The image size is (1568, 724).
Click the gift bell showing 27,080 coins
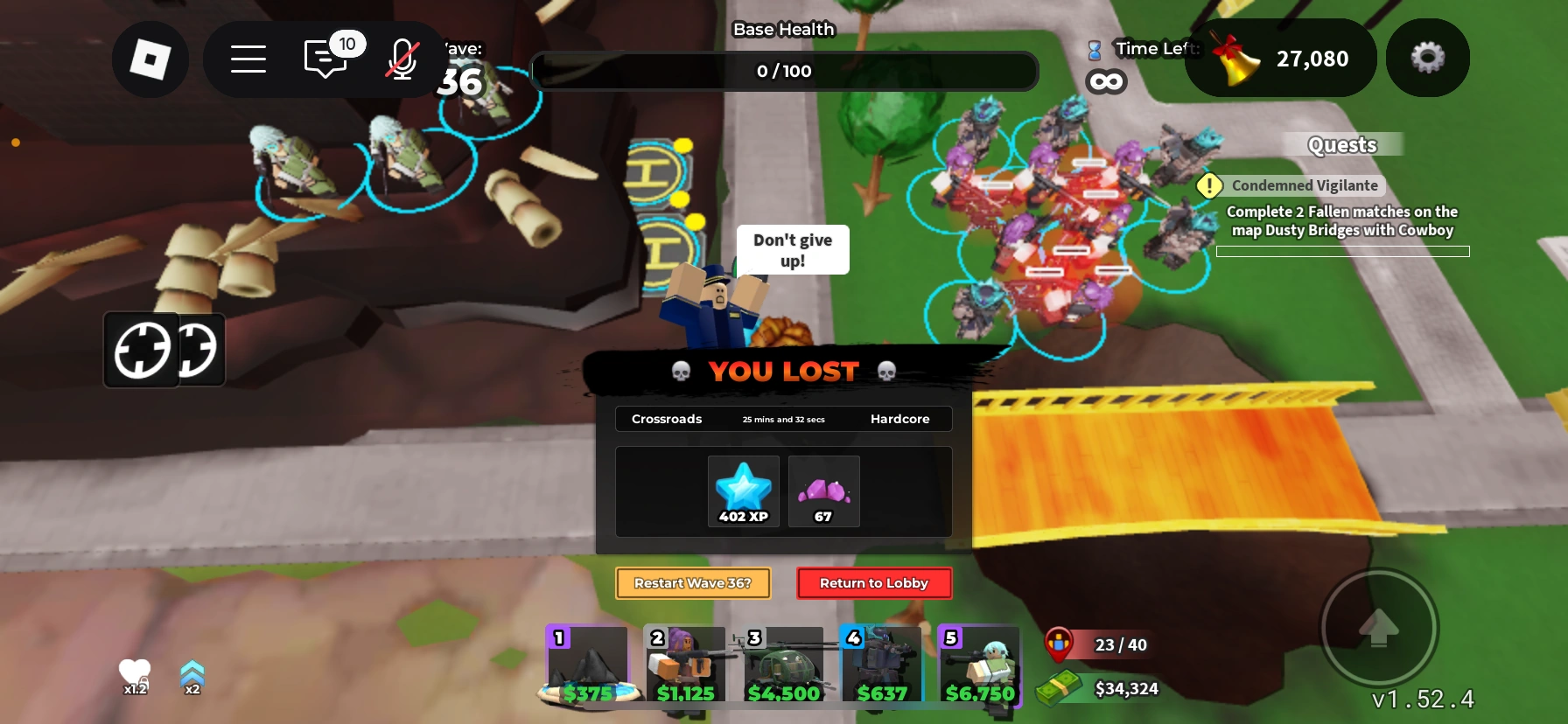coord(1281,58)
